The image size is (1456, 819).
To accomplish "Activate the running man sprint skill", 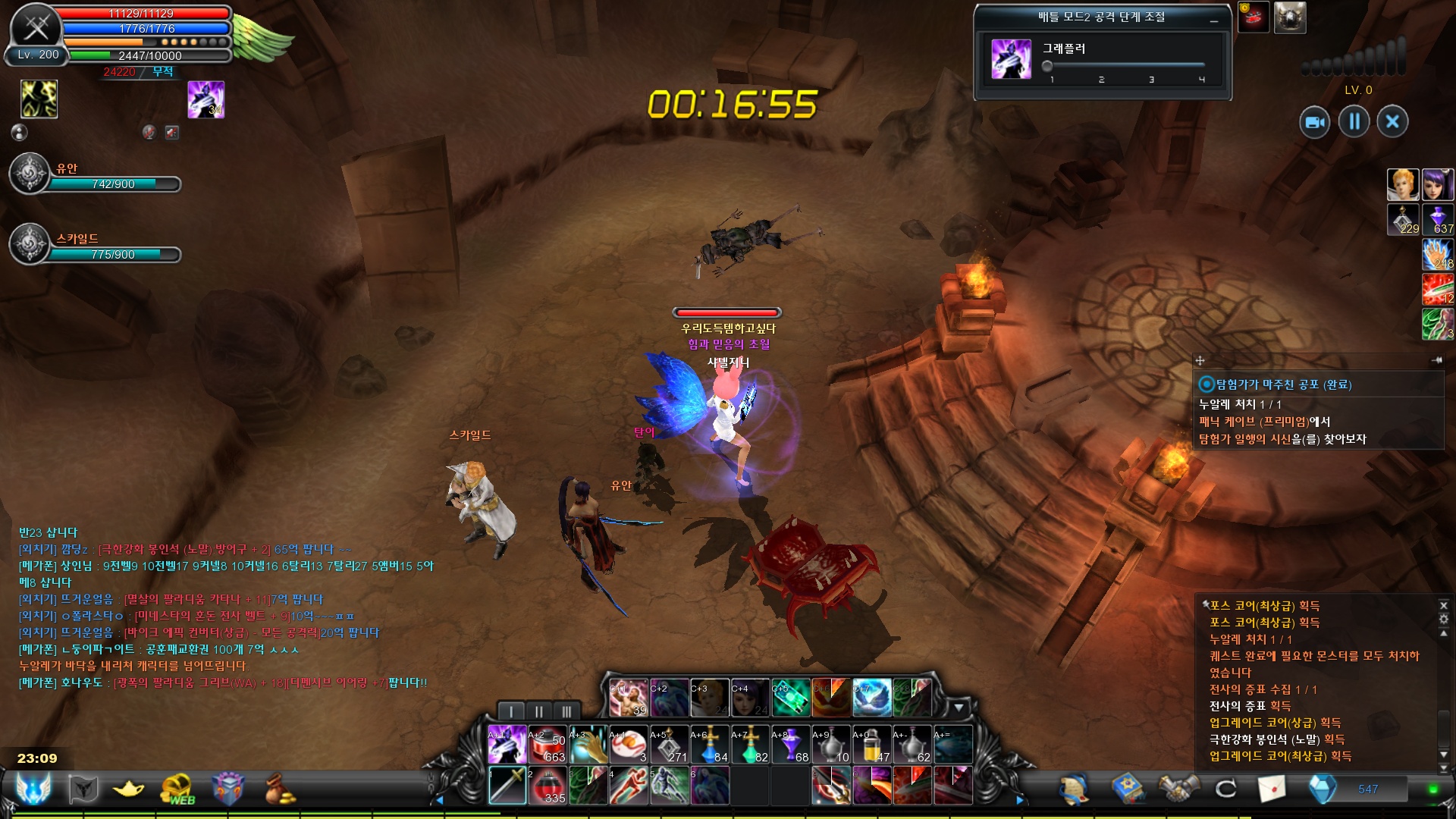I will [629, 786].
